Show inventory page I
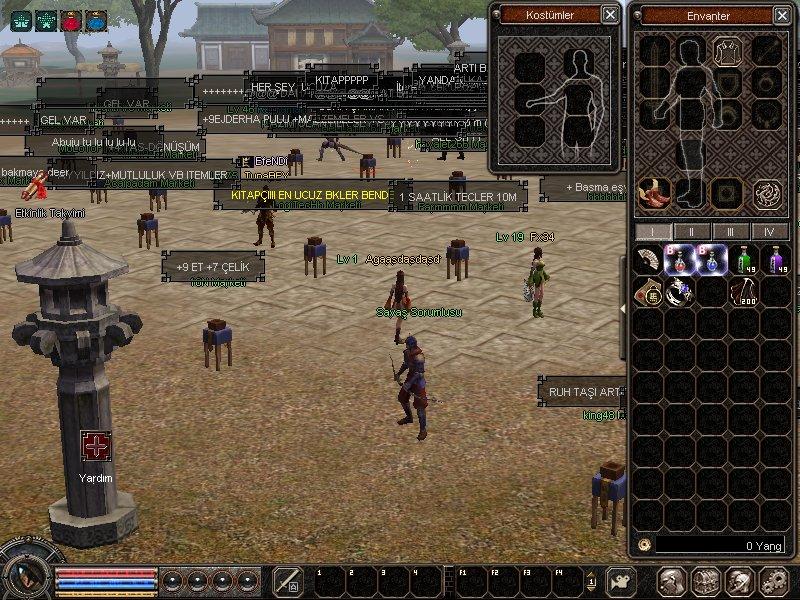Viewport: 800px width, 600px height. click(652, 231)
